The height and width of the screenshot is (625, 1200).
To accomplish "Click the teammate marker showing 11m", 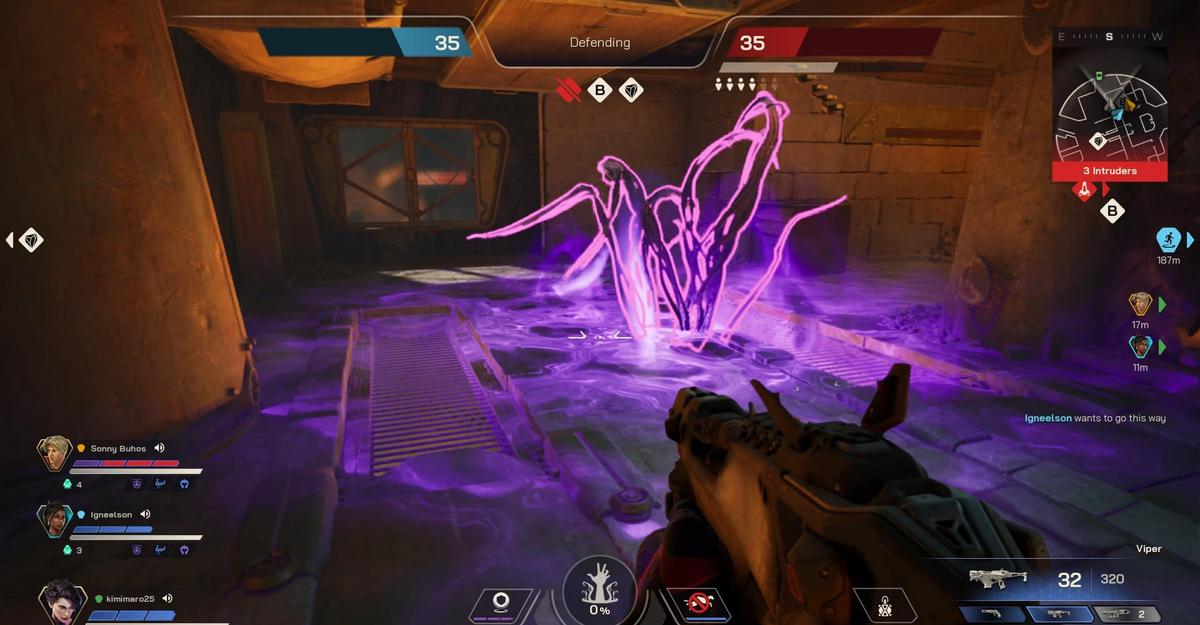I will tap(1140, 347).
